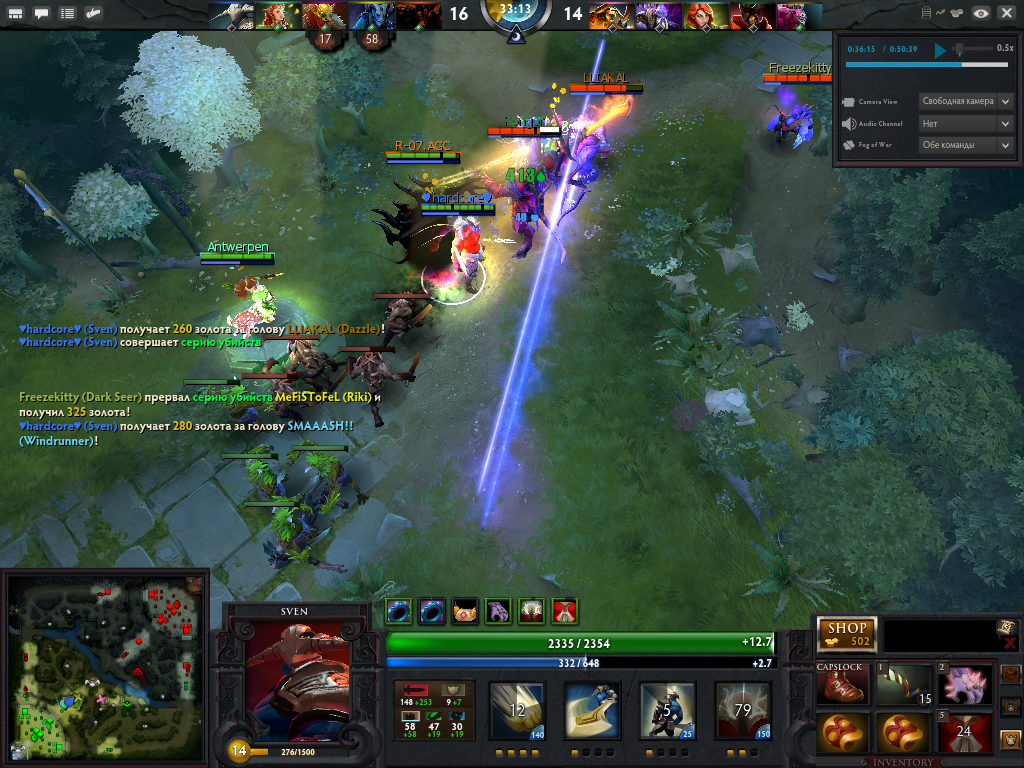The height and width of the screenshot is (768, 1024).
Task: Open the Fog of War dropdown
Action: [x=966, y=145]
